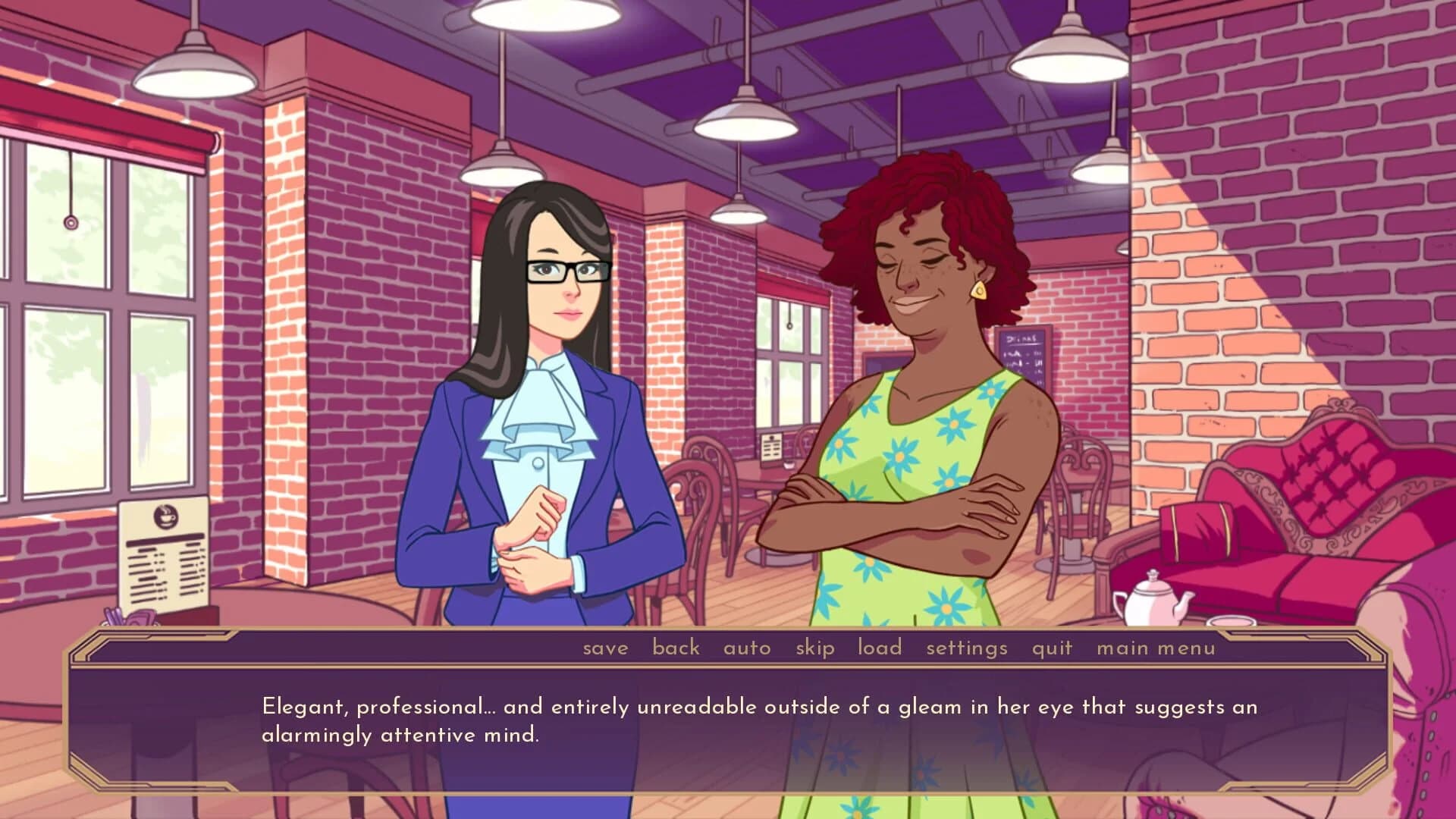Click the cup of purple straws on the counter

tap(114, 617)
